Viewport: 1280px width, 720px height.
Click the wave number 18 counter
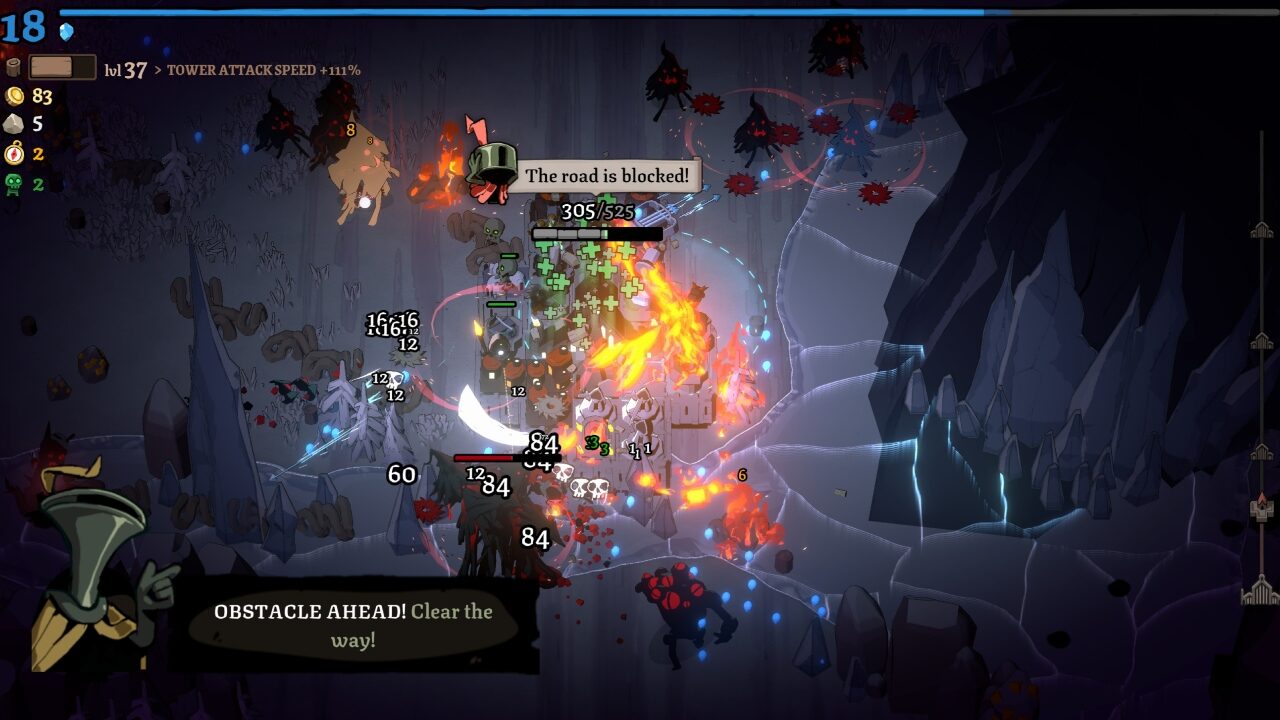(22, 28)
